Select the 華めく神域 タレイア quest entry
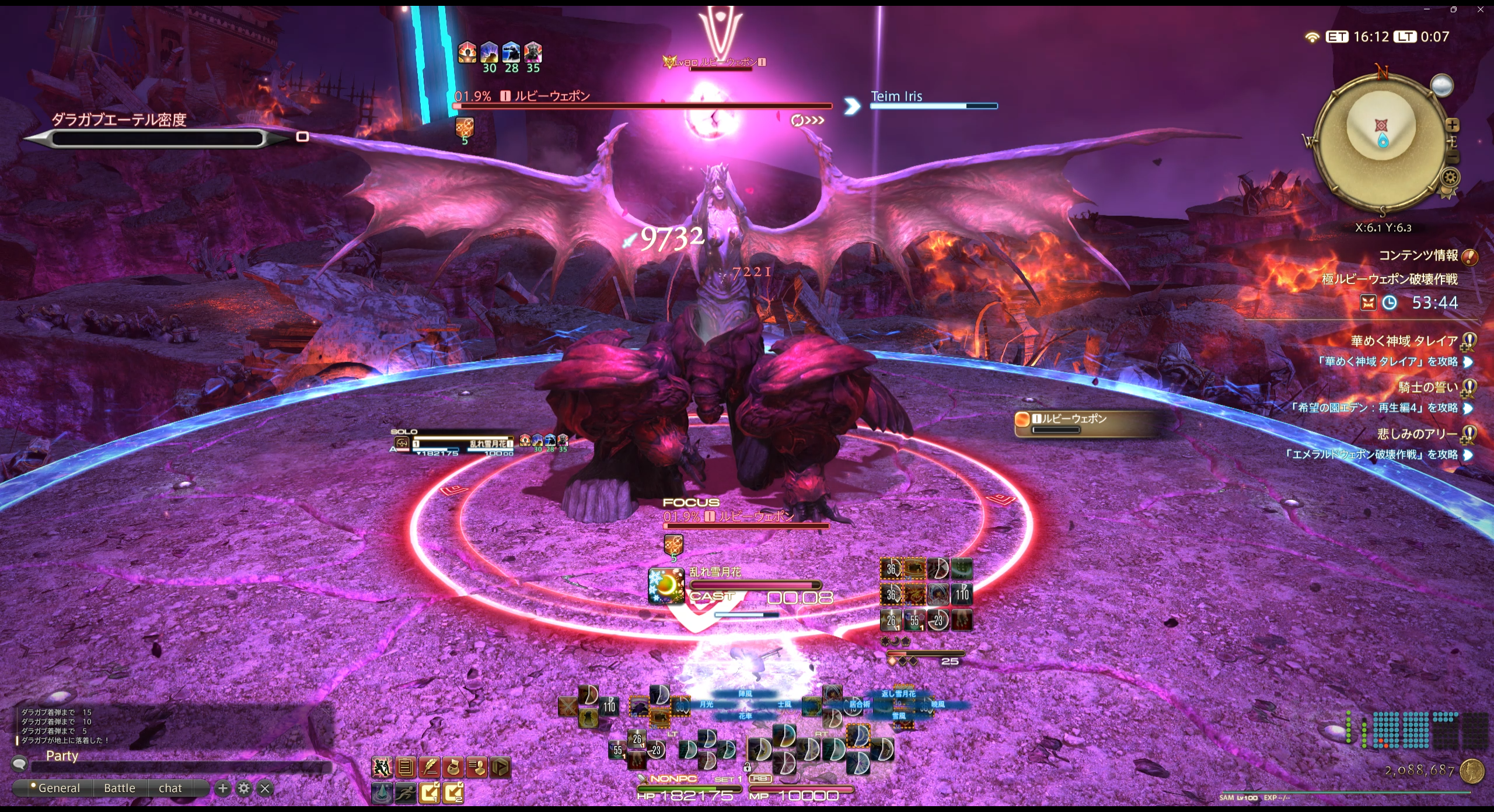The height and width of the screenshot is (812, 1494). [x=1404, y=341]
